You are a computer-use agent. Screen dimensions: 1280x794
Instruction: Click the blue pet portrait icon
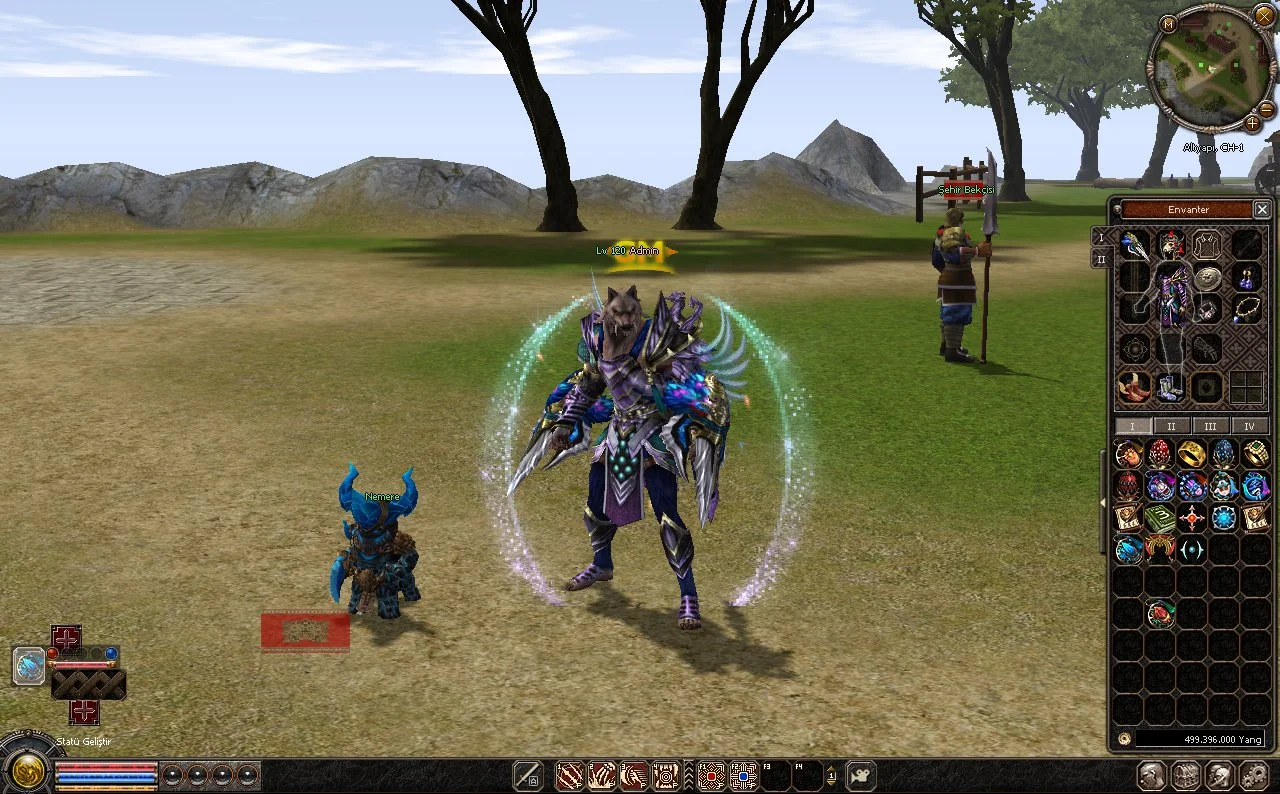coord(29,665)
